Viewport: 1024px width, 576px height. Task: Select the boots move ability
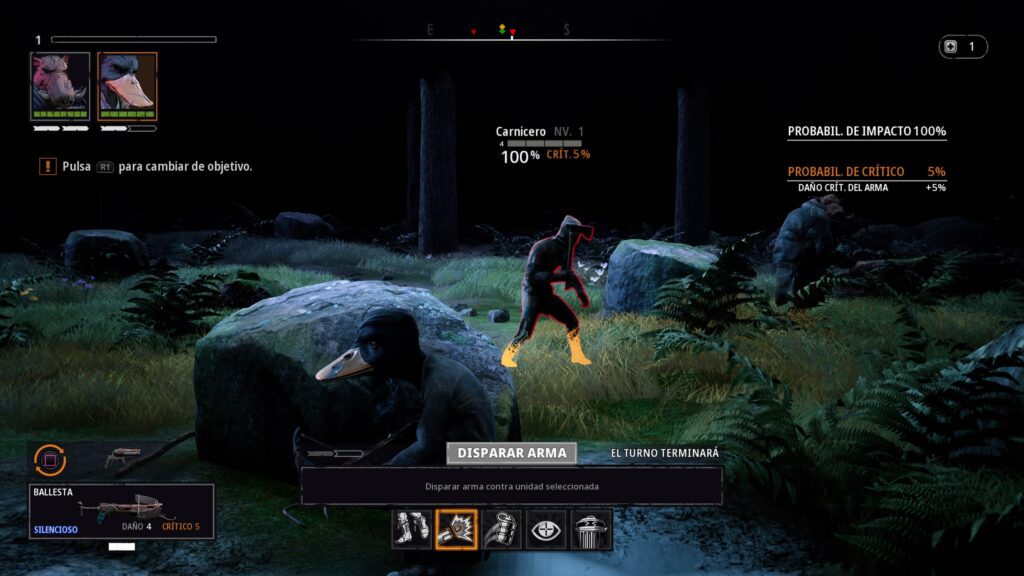click(x=411, y=529)
